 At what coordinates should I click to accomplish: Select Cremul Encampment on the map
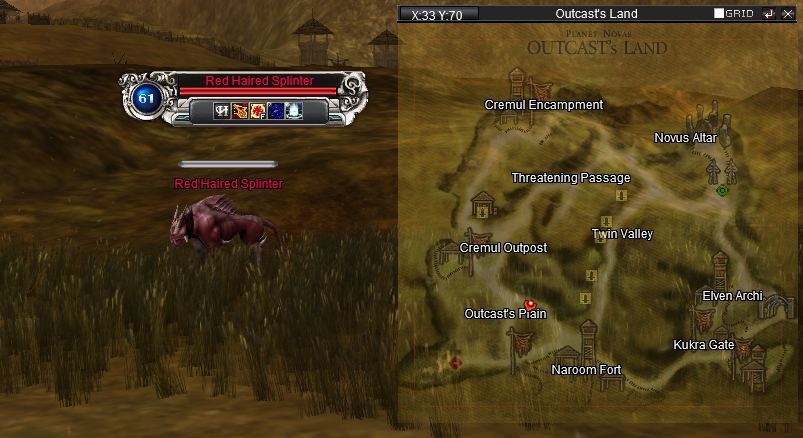(543, 105)
